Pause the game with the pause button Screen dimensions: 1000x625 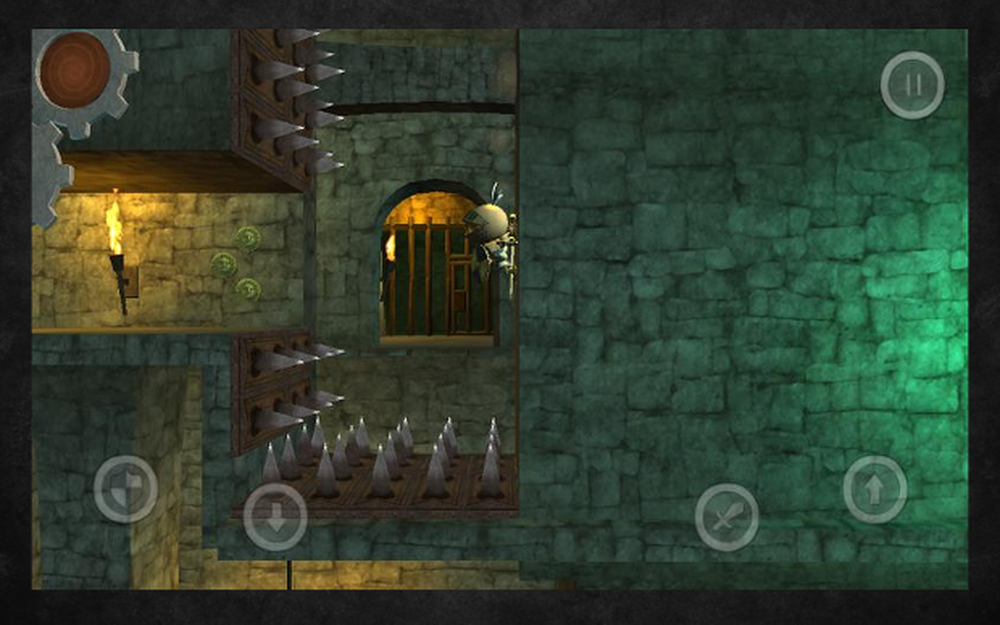click(x=912, y=86)
